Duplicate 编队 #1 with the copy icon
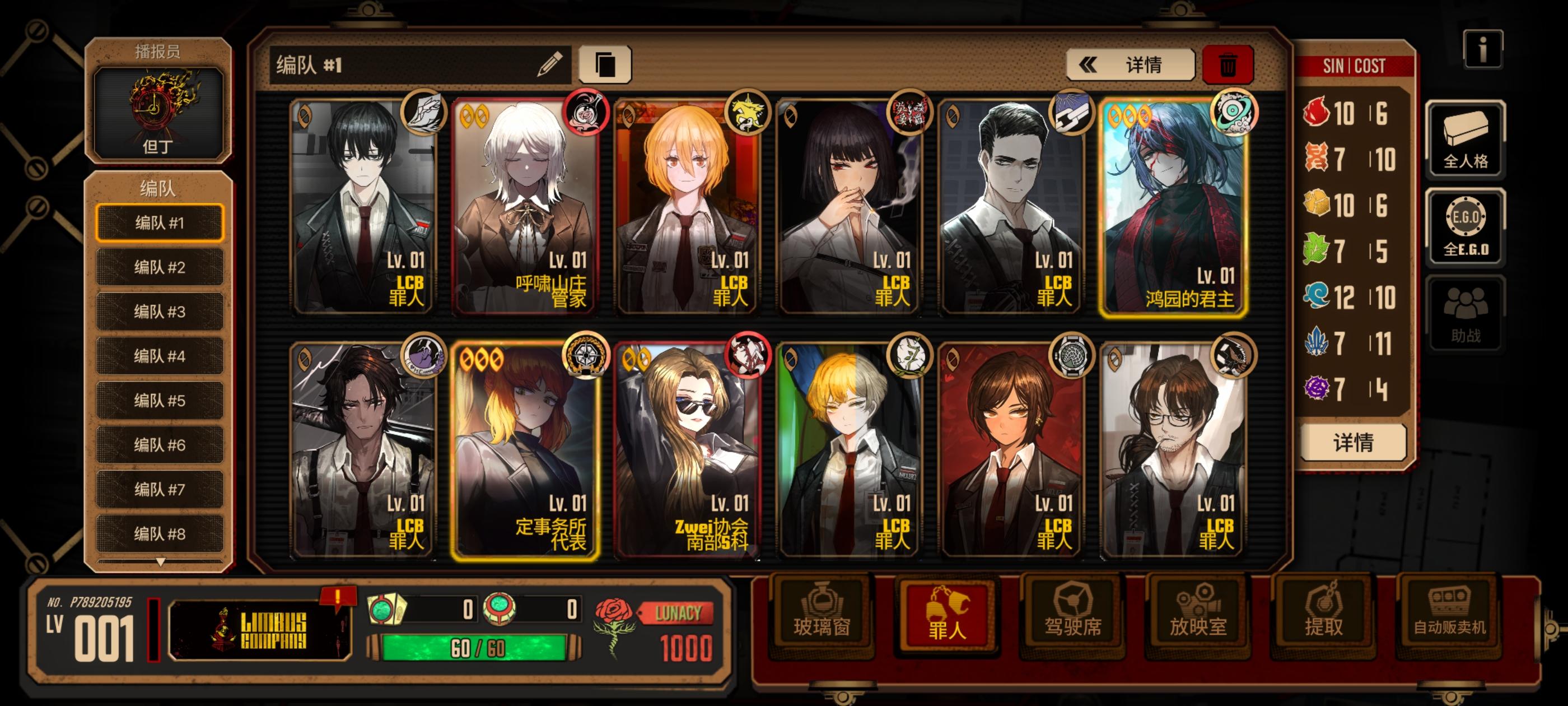The height and width of the screenshot is (706, 1568). click(x=607, y=63)
